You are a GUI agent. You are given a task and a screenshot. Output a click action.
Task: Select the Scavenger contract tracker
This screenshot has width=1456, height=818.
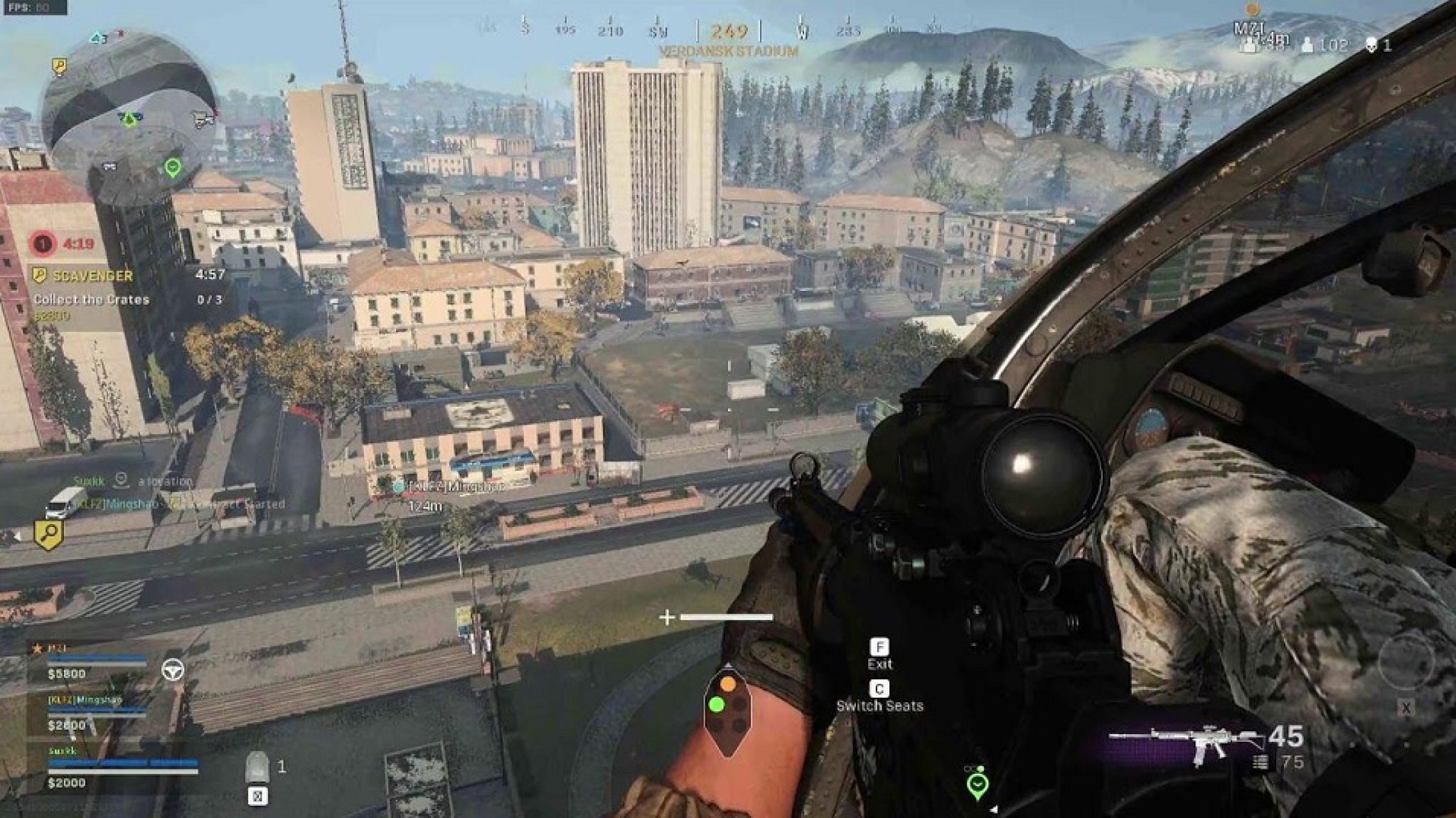(x=92, y=276)
